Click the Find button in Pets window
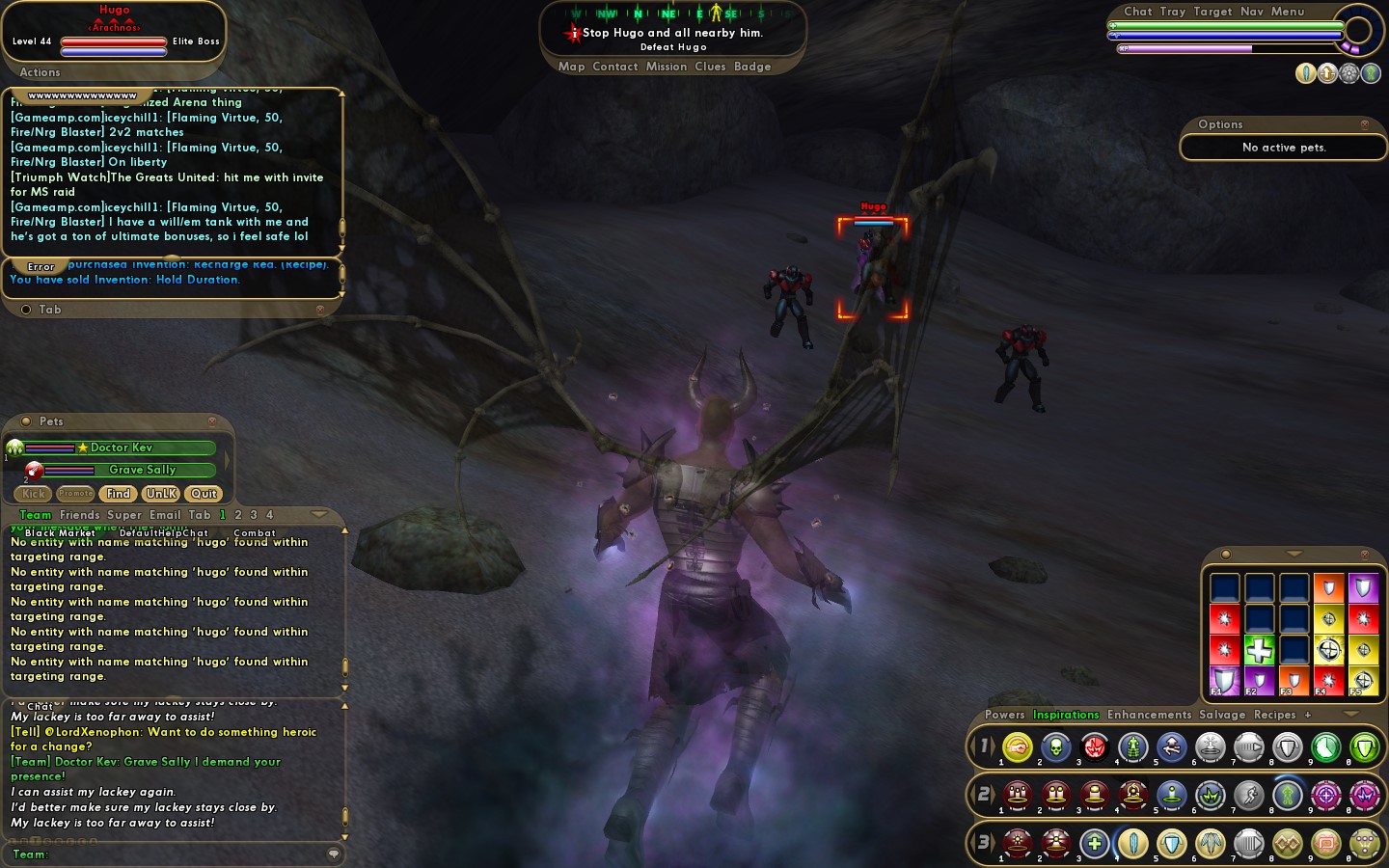The image size is (1389, 868). pyautogui.click(x=119, y=494)
